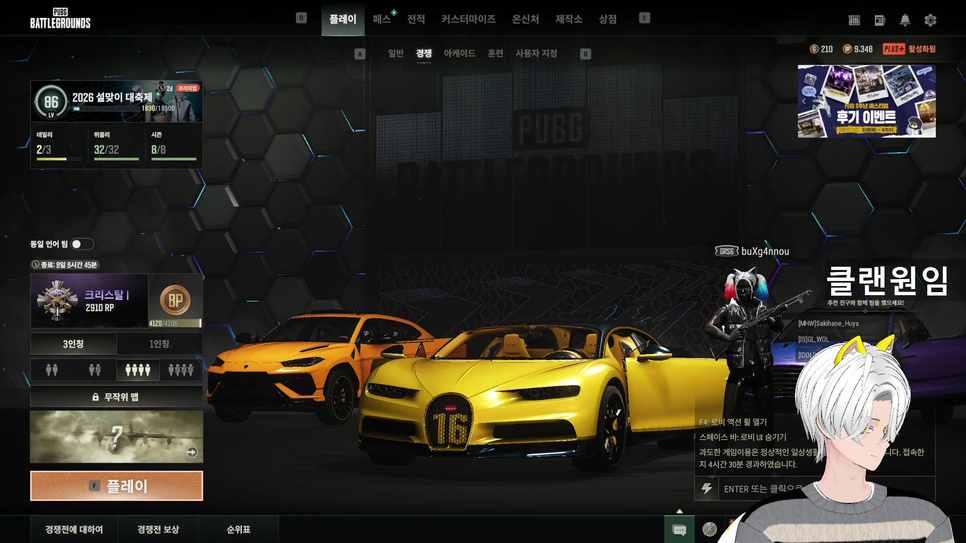Open the 제작소 workshop tab
966x543 pixels.
coord(569,19)
